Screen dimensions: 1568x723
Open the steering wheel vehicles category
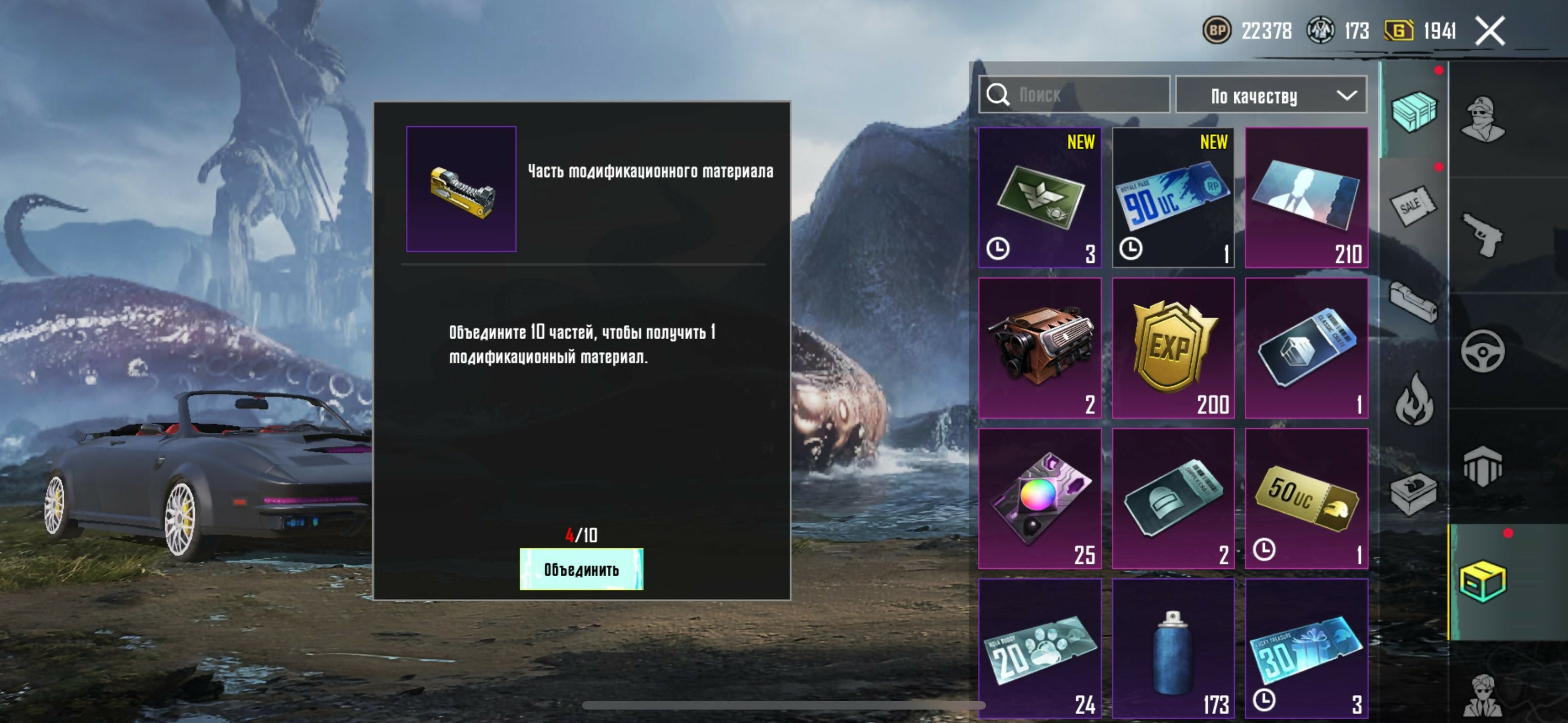(x=1483, y=351)
